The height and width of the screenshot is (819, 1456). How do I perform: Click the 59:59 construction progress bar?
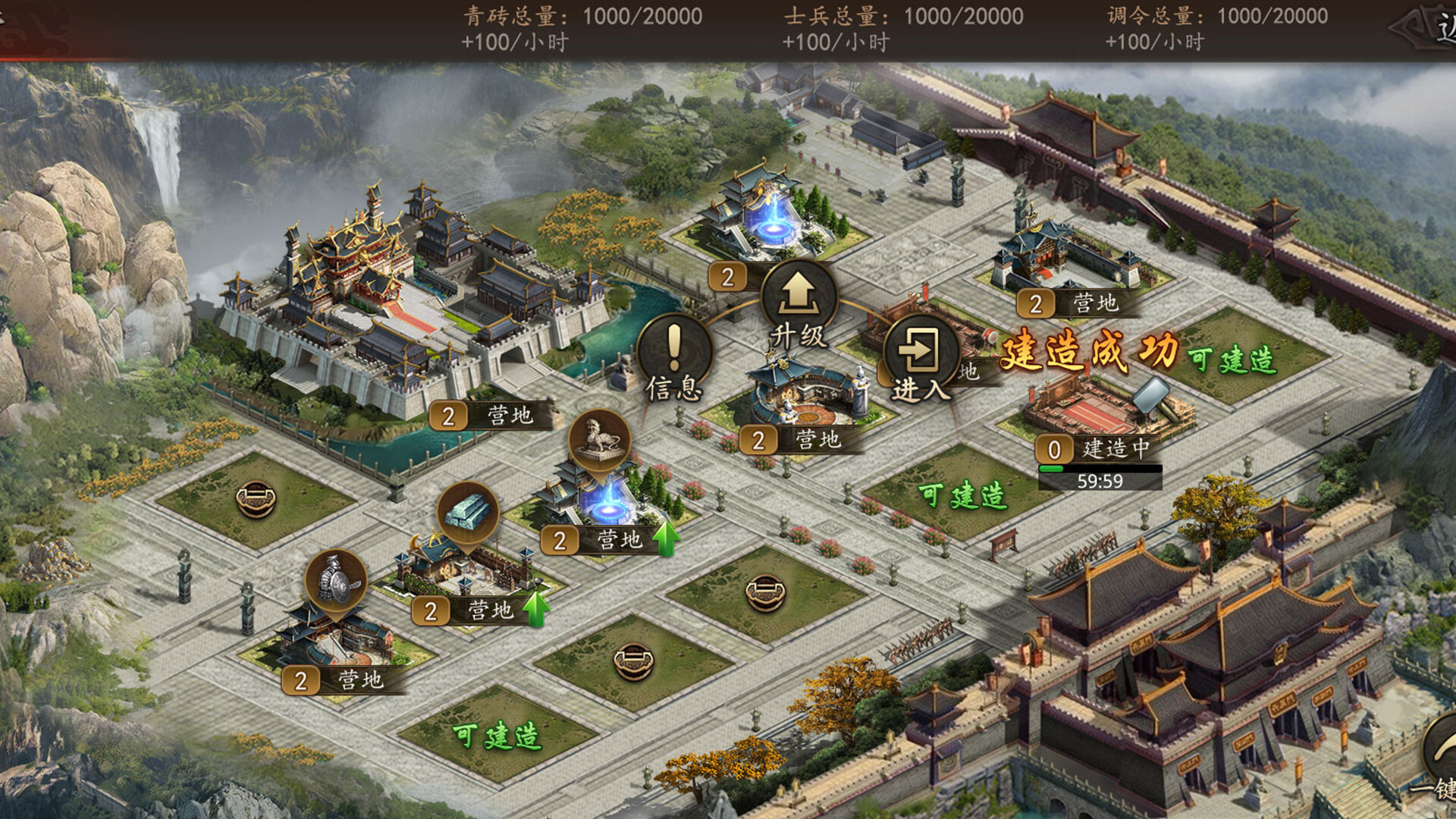1101,477
